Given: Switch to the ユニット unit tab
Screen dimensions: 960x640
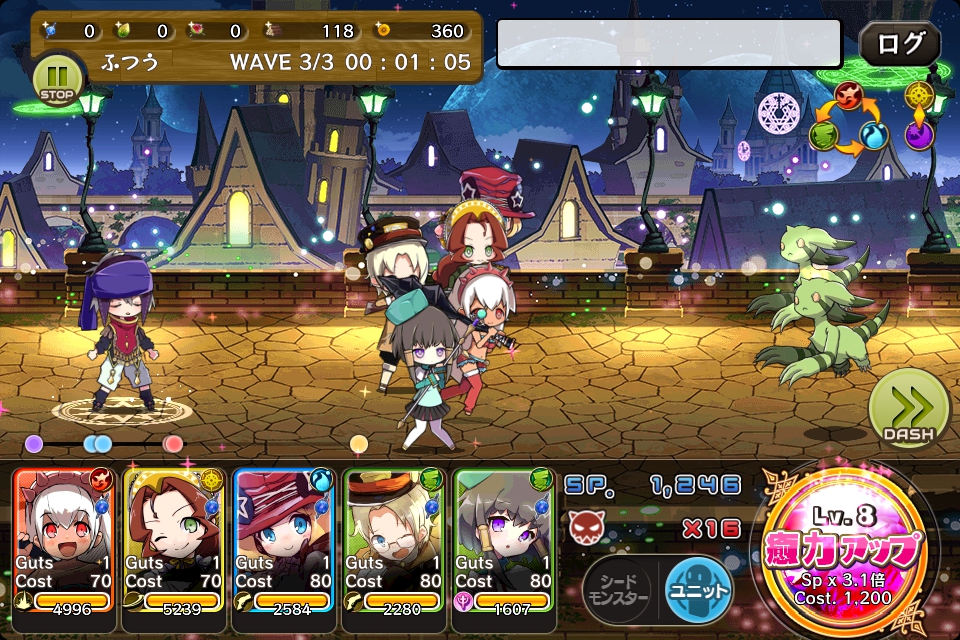Looking at the screenshot, I should point(697,589).
